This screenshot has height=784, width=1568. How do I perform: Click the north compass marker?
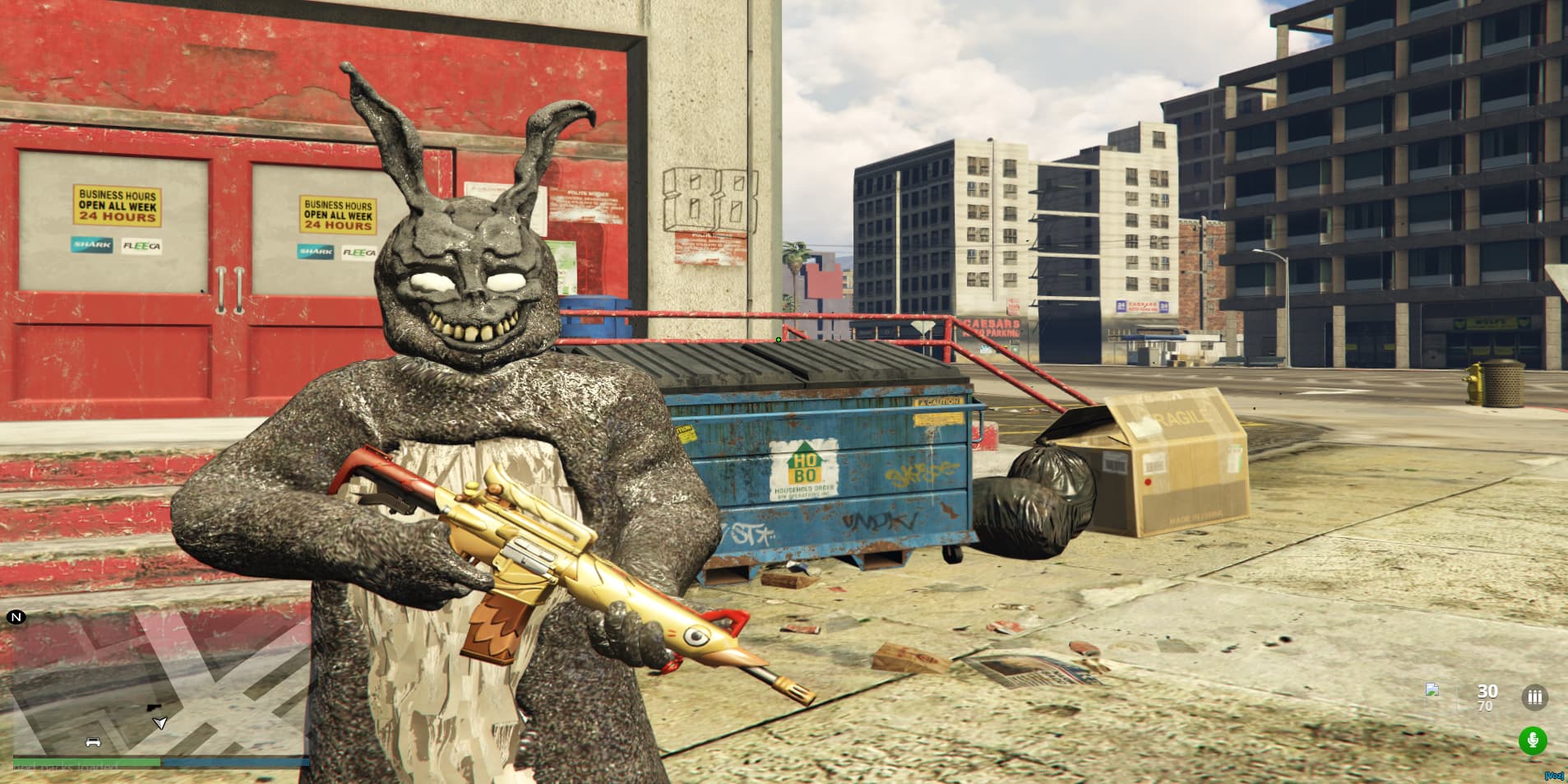pos(16,617)
